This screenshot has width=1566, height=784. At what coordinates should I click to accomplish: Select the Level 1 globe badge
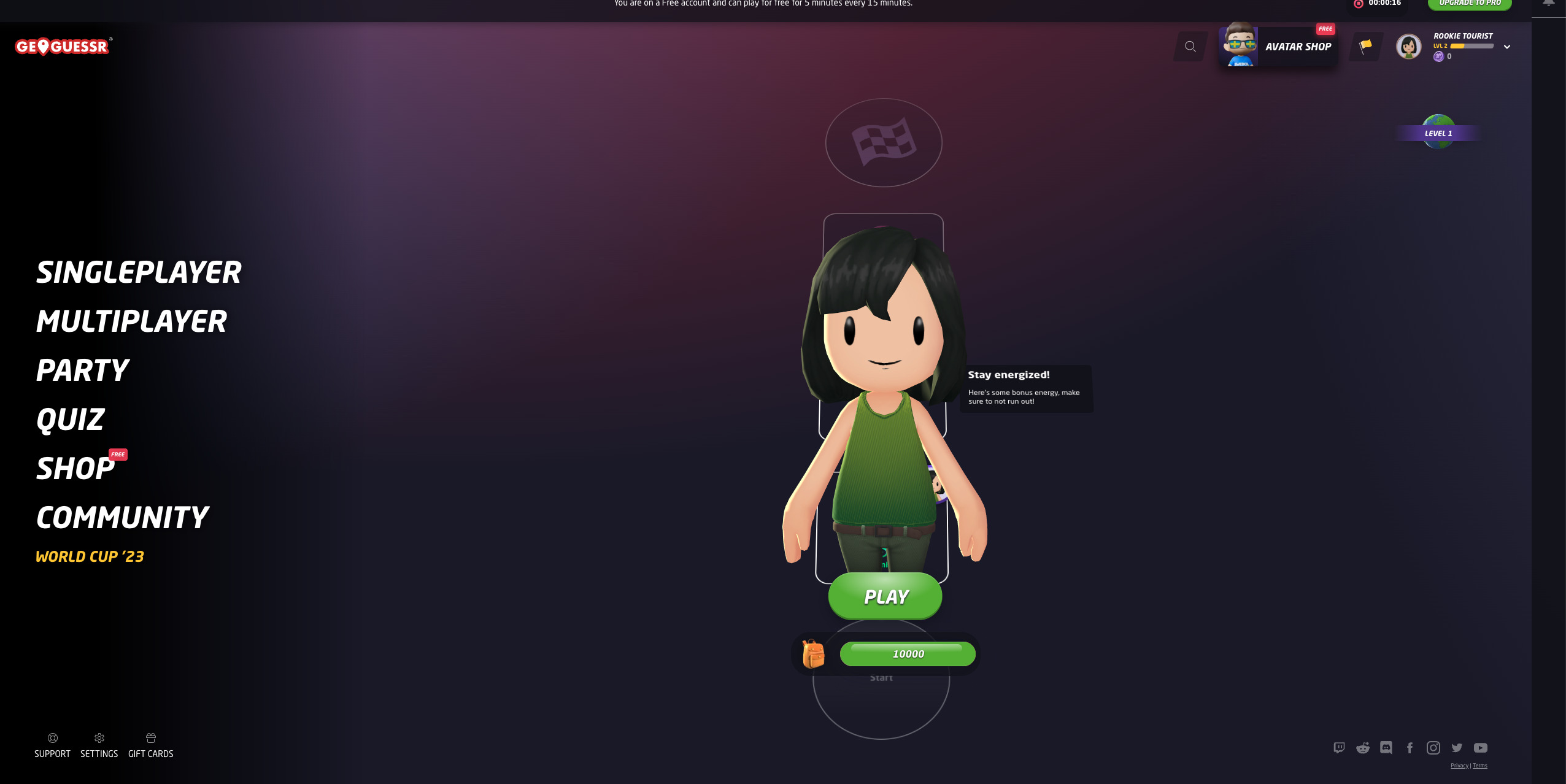click(1438, 133)
